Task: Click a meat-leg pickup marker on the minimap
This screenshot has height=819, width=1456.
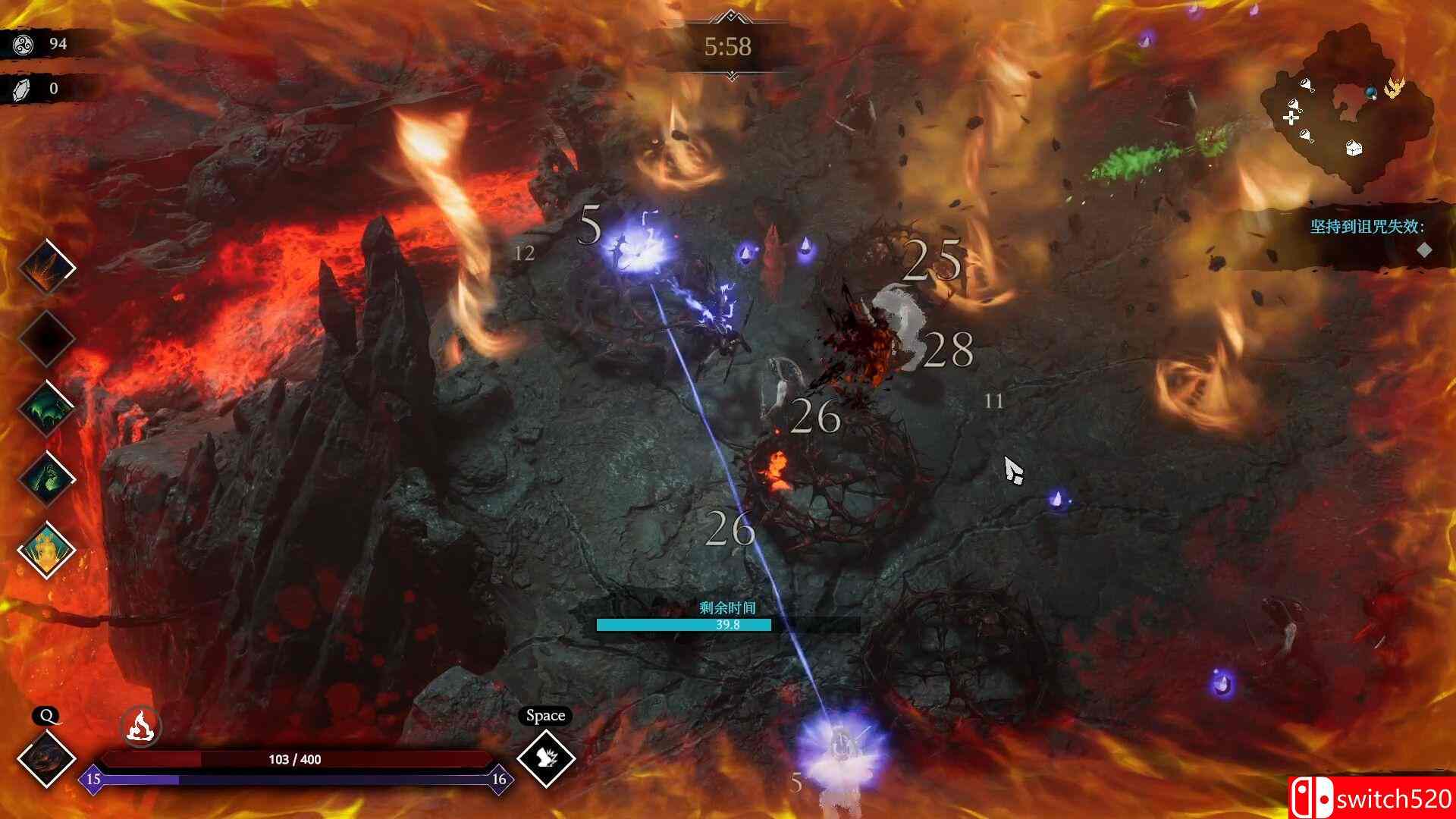Action: click(1306, 85)
